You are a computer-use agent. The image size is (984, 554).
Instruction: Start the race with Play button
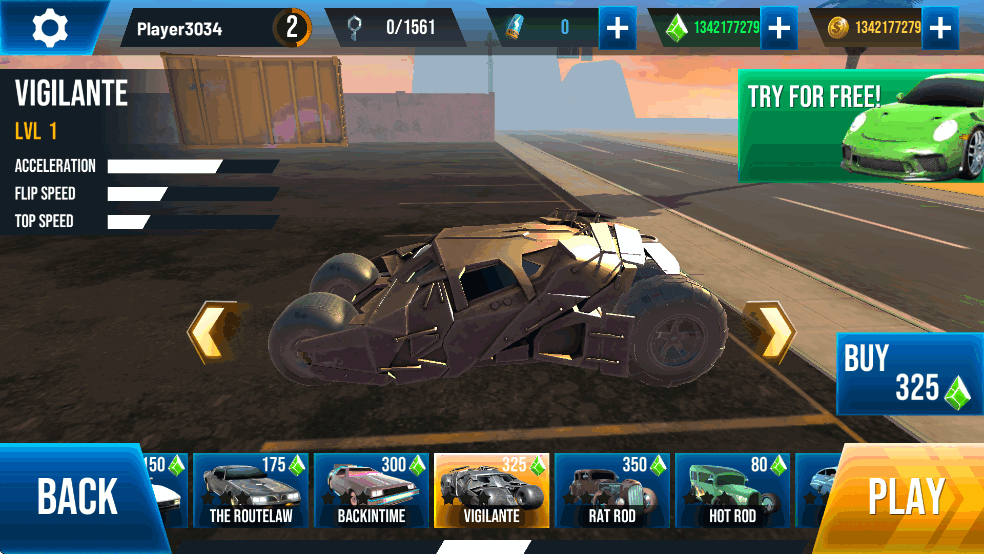[x=906, y=497]
